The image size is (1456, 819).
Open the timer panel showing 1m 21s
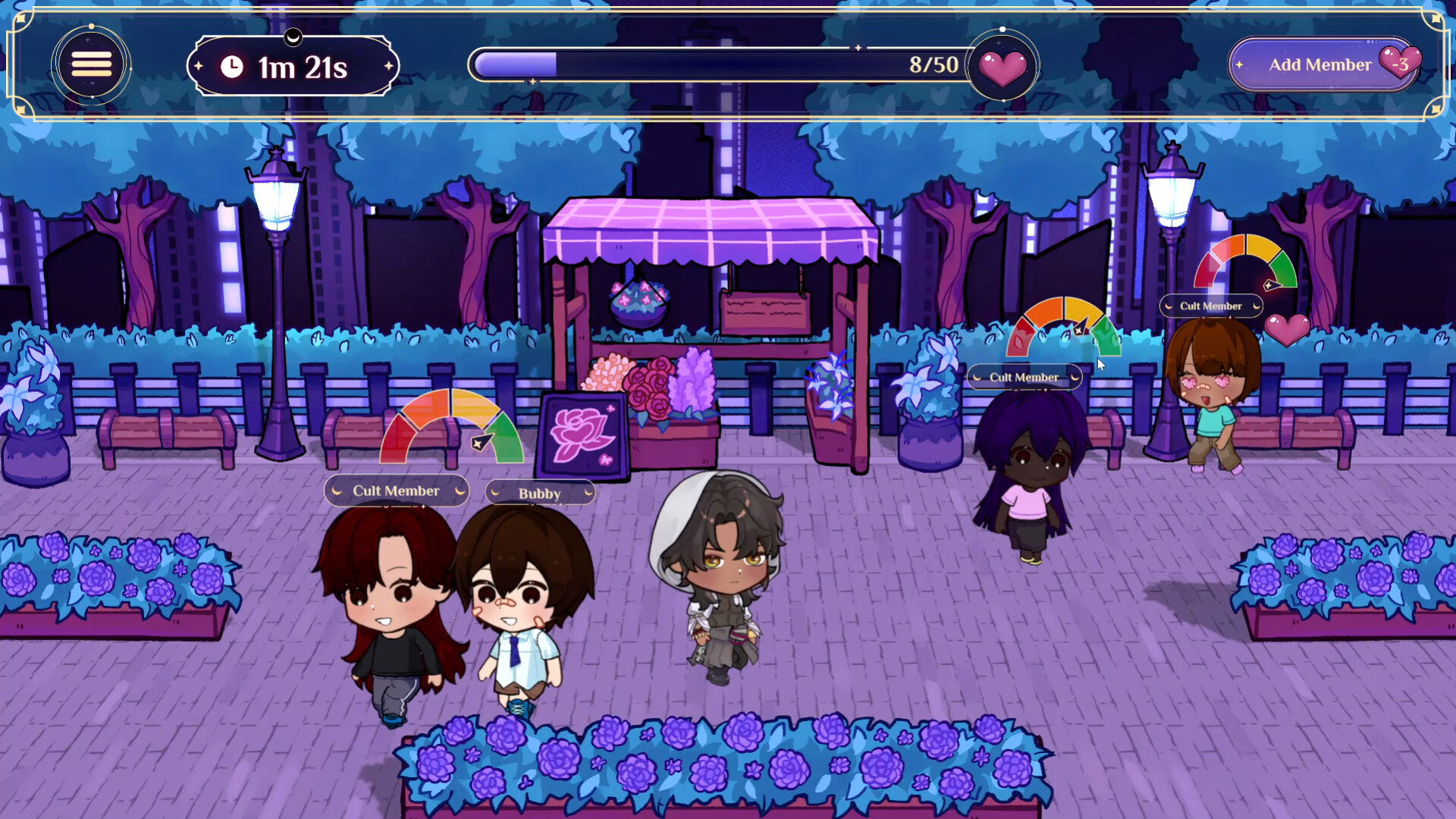coord(293,67)
